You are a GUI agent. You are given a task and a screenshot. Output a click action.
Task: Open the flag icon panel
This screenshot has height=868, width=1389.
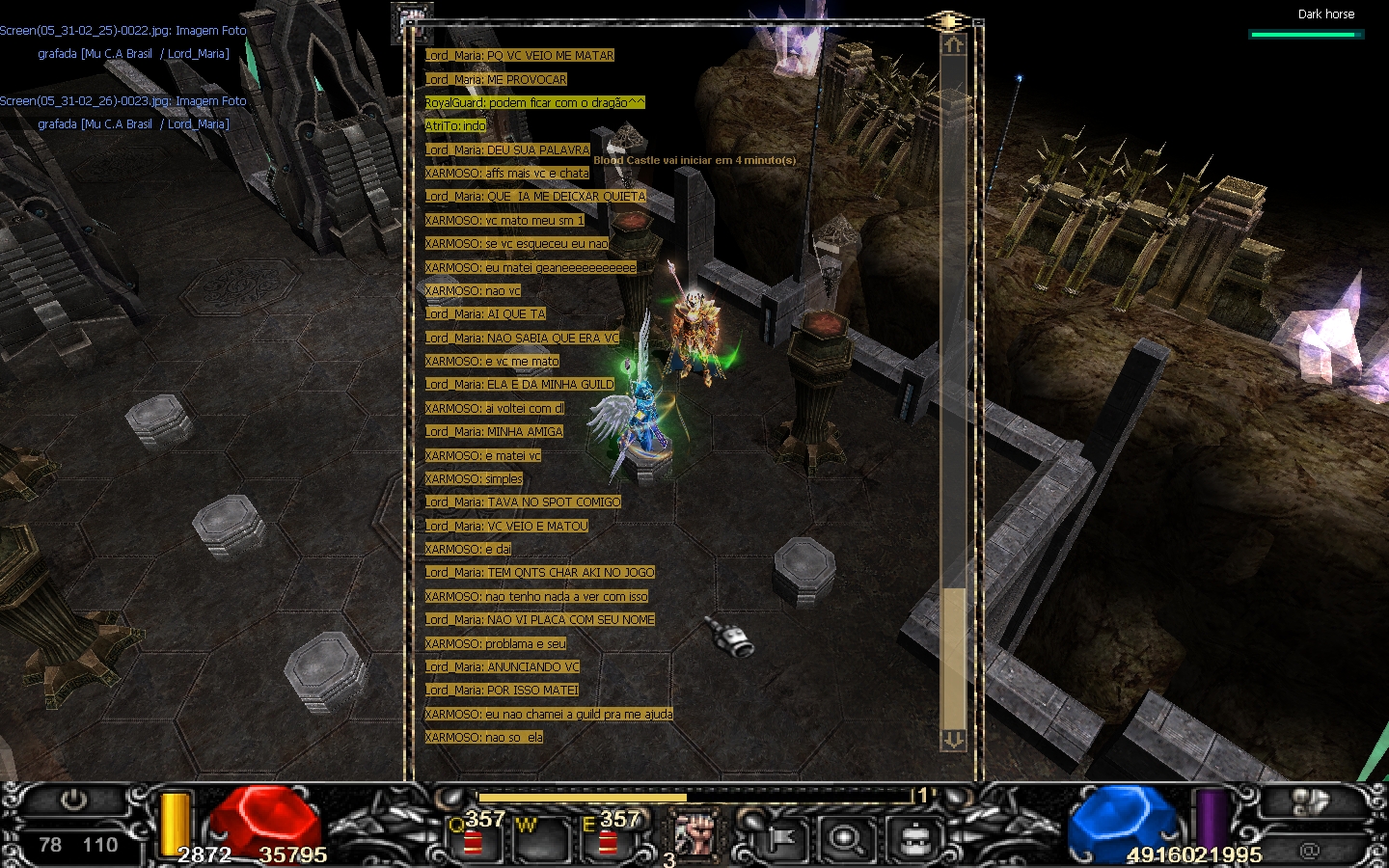781,838
